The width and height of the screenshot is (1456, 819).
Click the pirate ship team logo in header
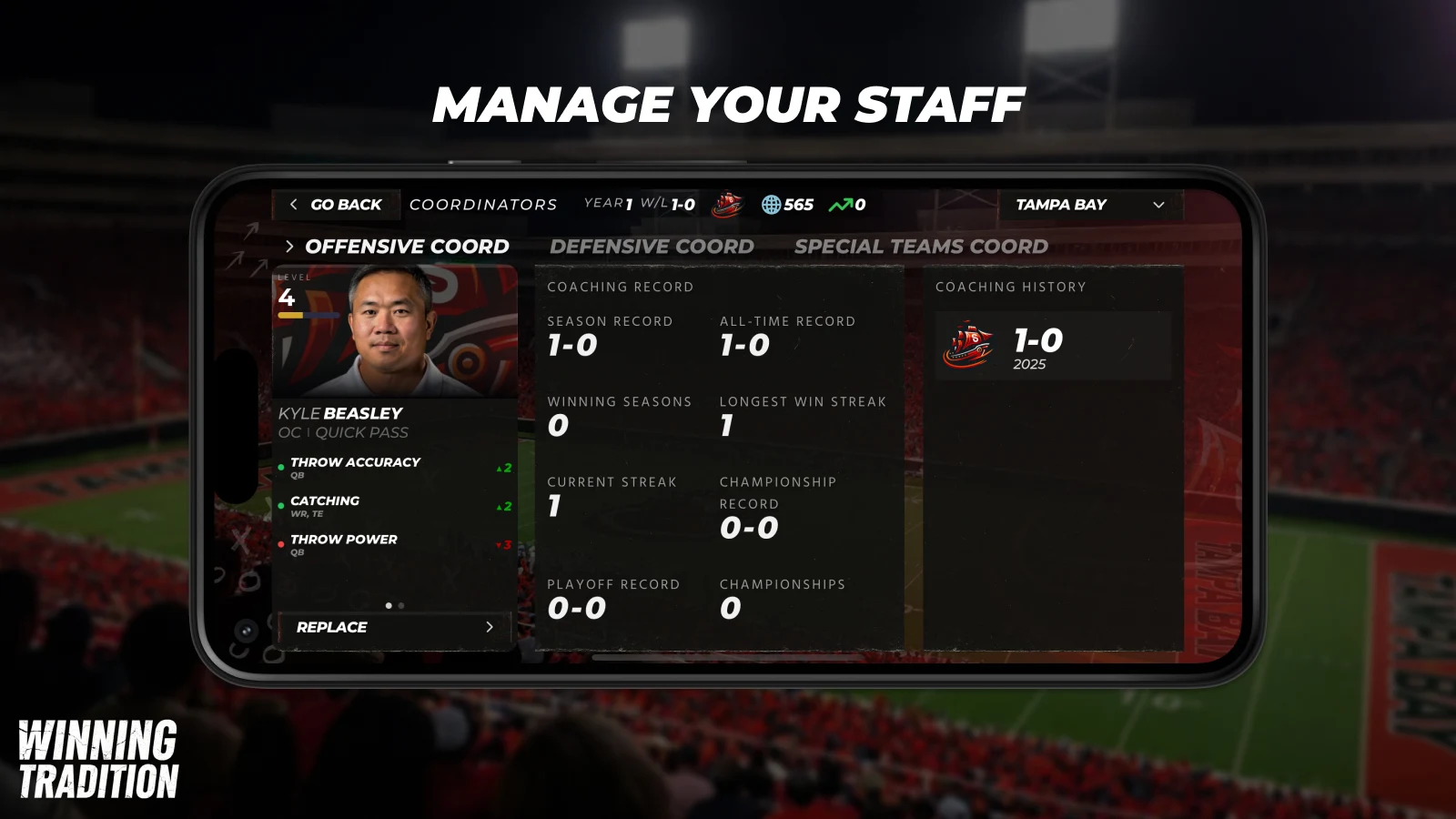(x=727, y=205)
